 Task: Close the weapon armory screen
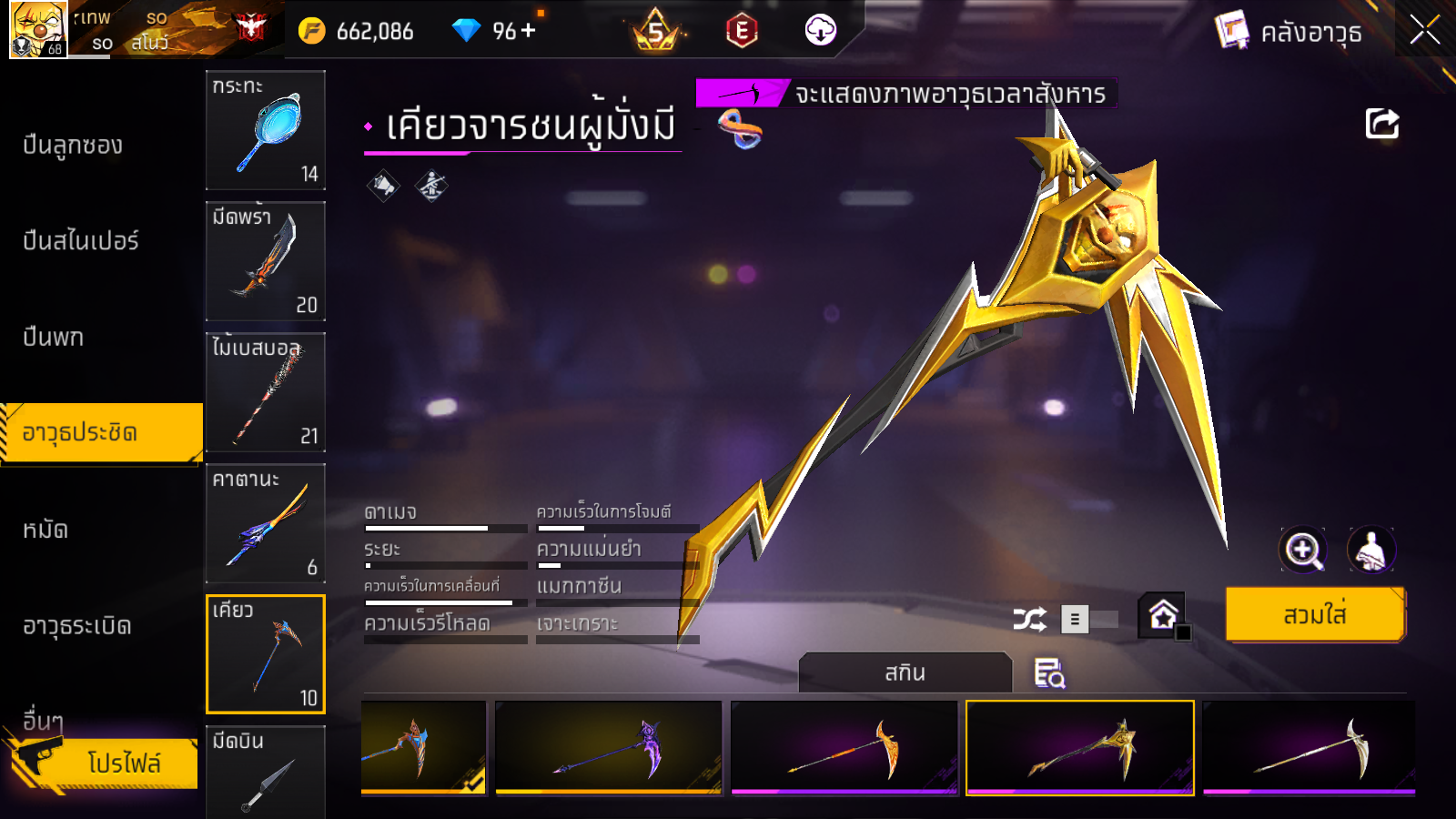[1424, 31]
